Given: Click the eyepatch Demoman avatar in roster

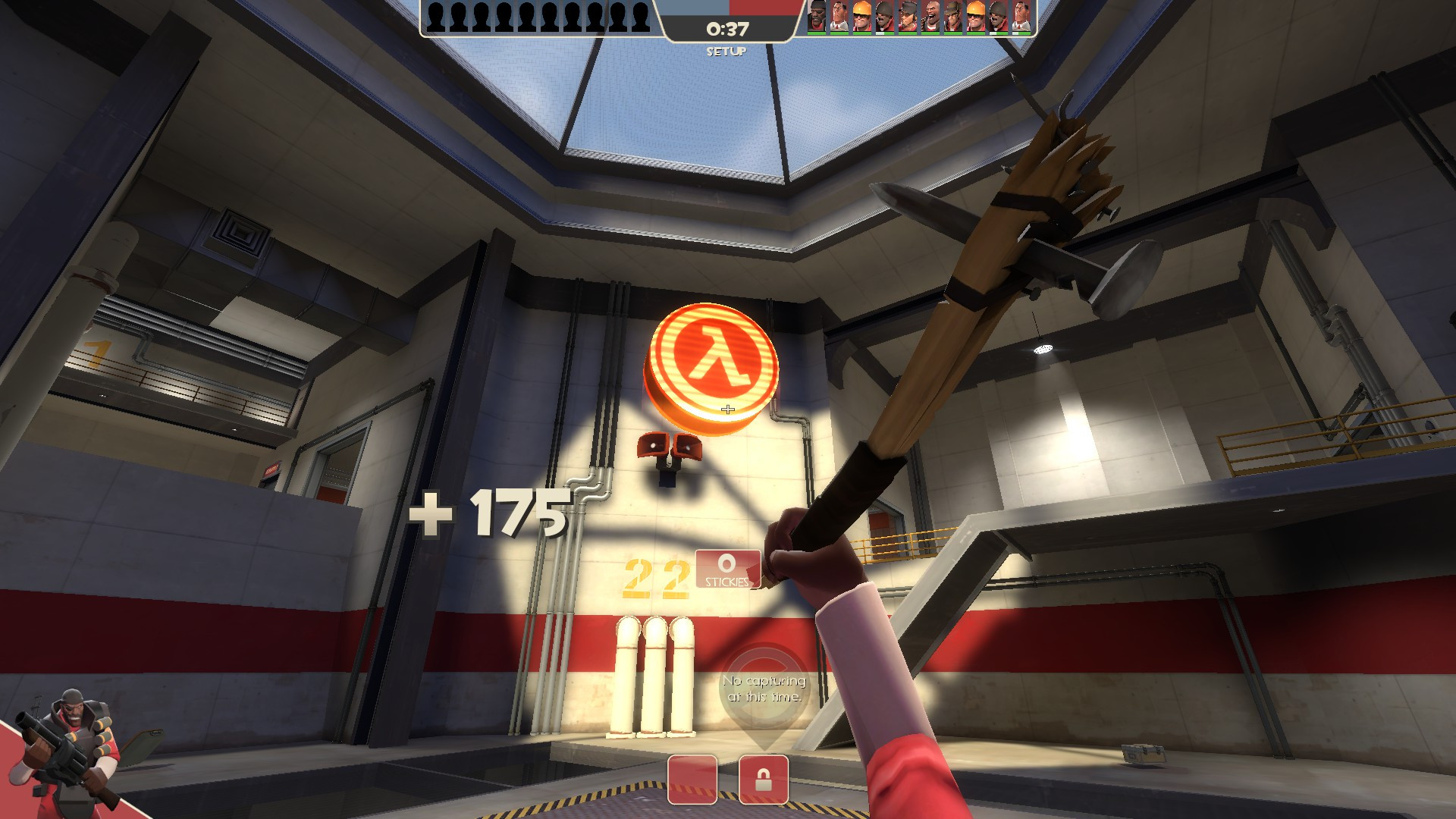Looking at the screenshot, I should pos(815,17).
